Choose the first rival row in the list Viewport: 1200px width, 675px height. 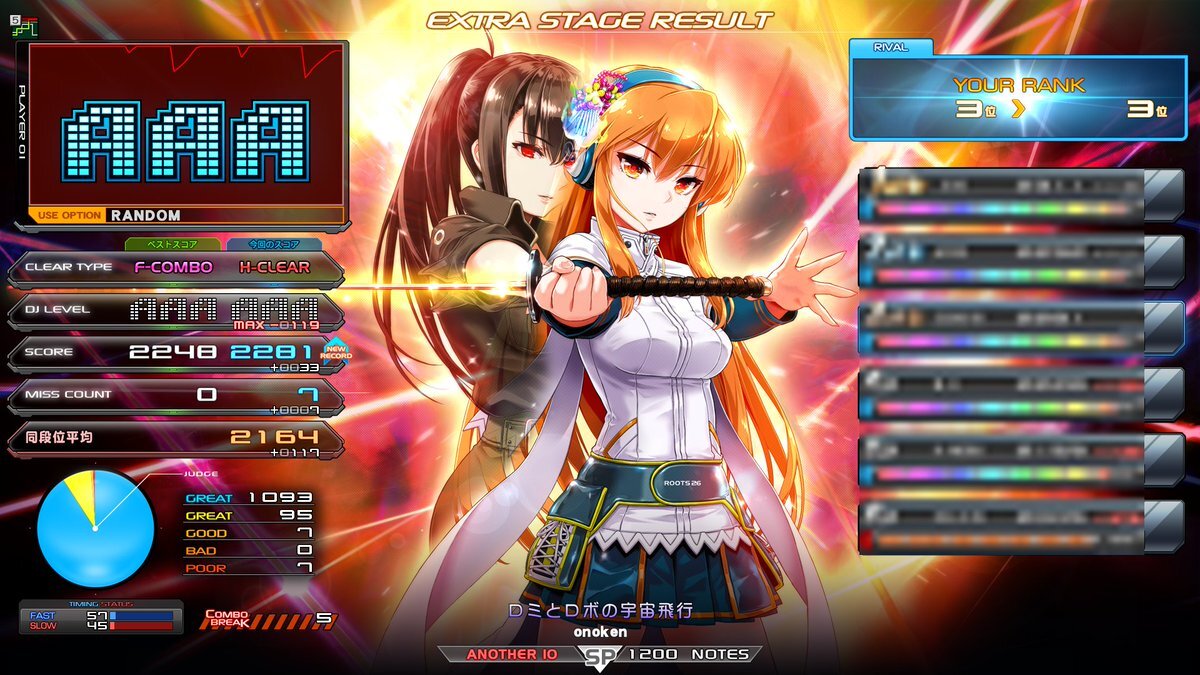pos(1020,194)
